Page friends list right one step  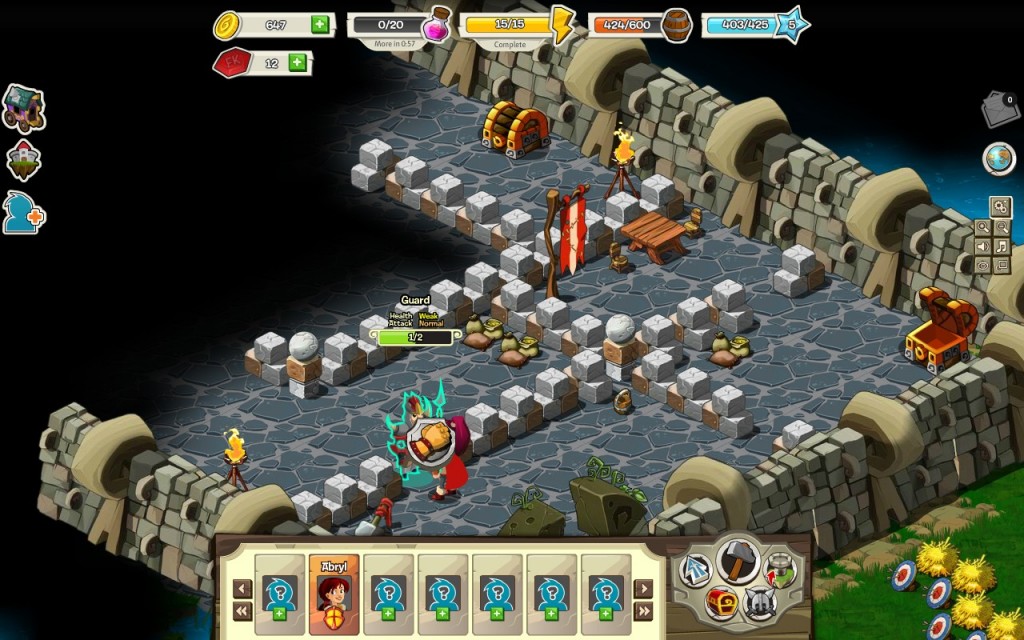pos(643,589)
